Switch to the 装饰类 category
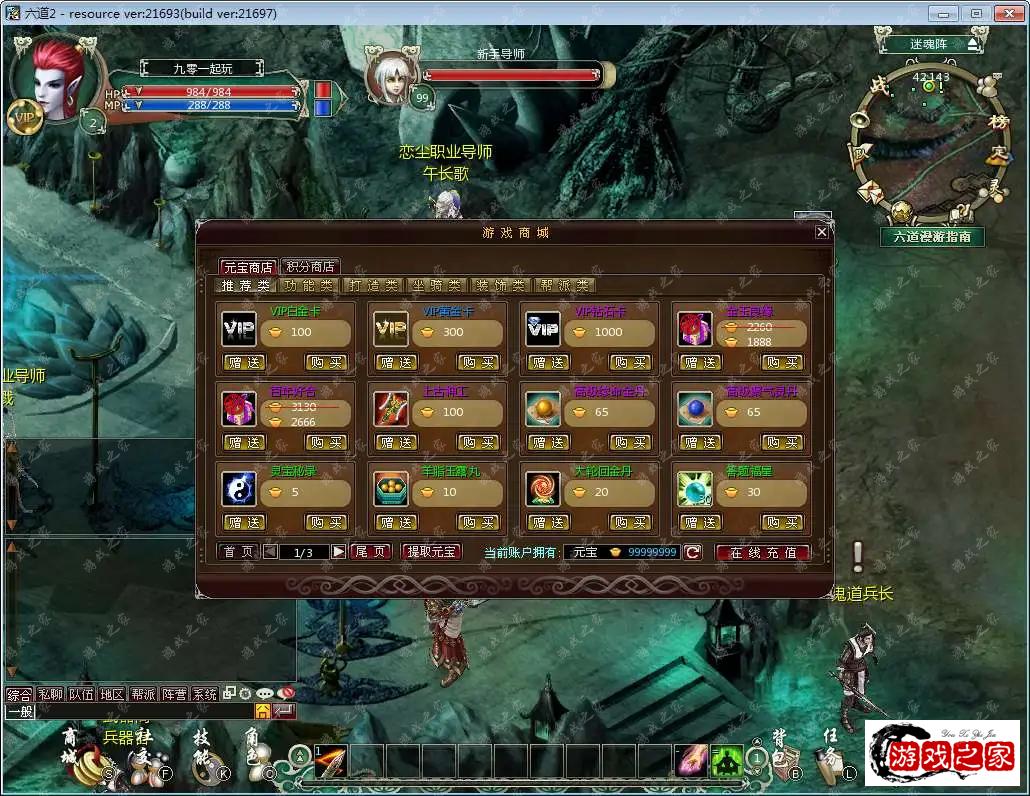The width and height of the screenshot is (1030, 796). 499,285
